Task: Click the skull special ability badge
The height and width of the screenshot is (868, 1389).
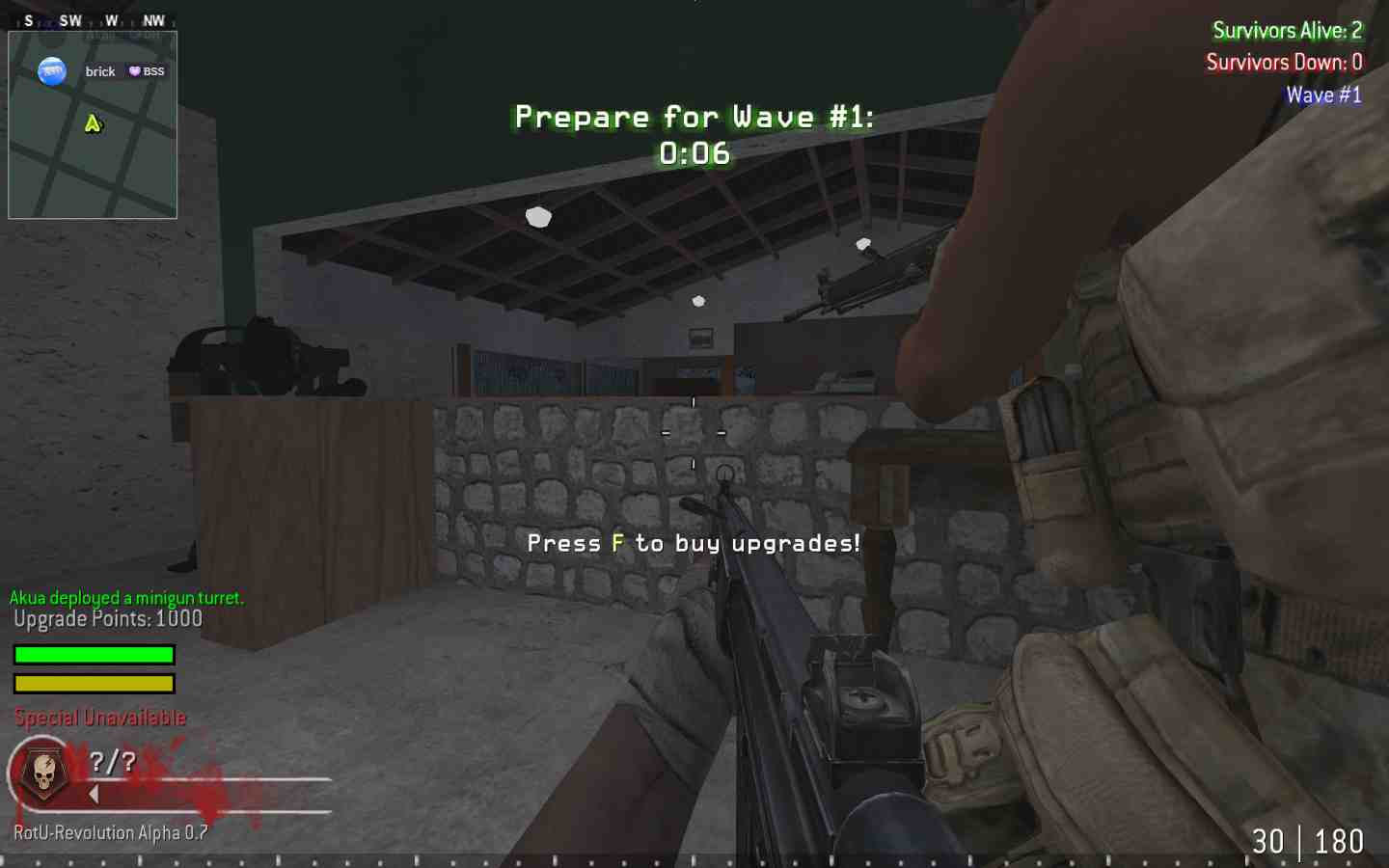Action: 41,772
